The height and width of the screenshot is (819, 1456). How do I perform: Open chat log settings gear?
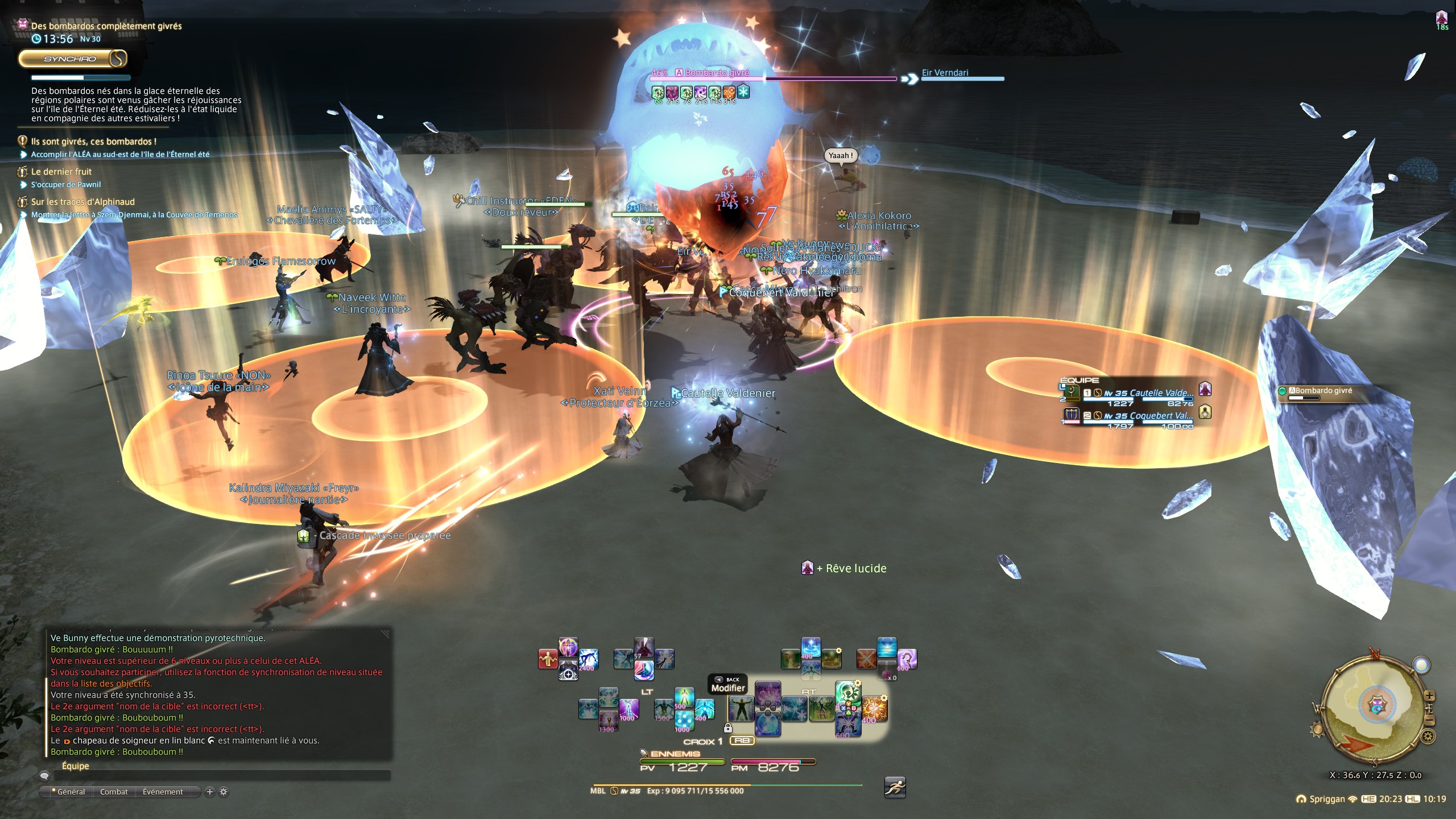(224, 792)
